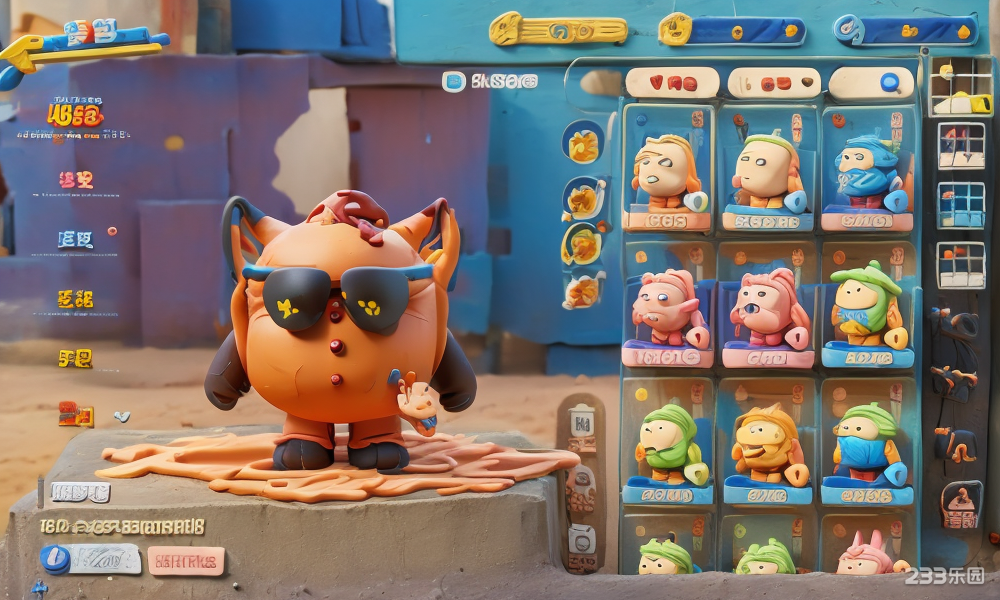Open the tab with the blue circle
1000x600 pixels.
coord(871,83)
